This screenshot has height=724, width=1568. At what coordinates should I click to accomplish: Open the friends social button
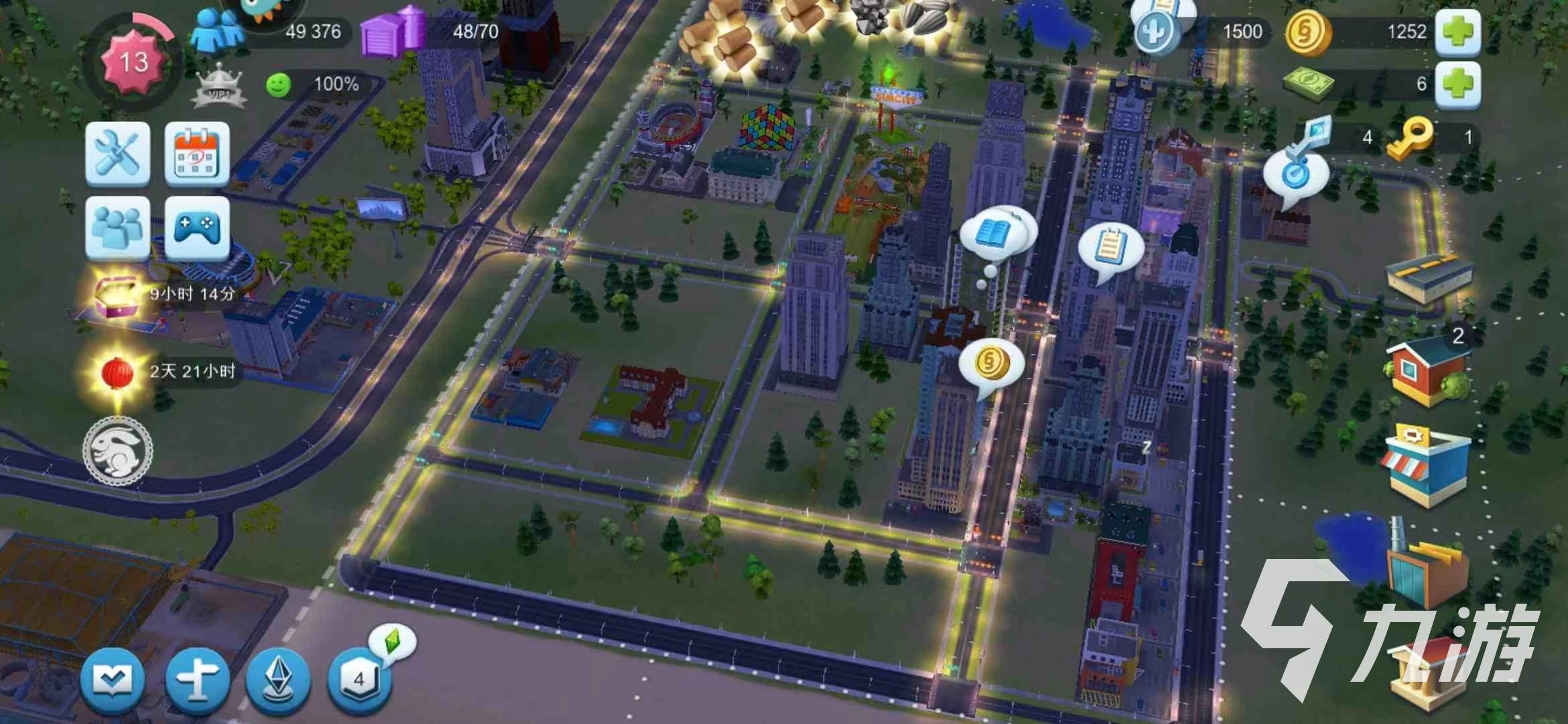(117, 228)
